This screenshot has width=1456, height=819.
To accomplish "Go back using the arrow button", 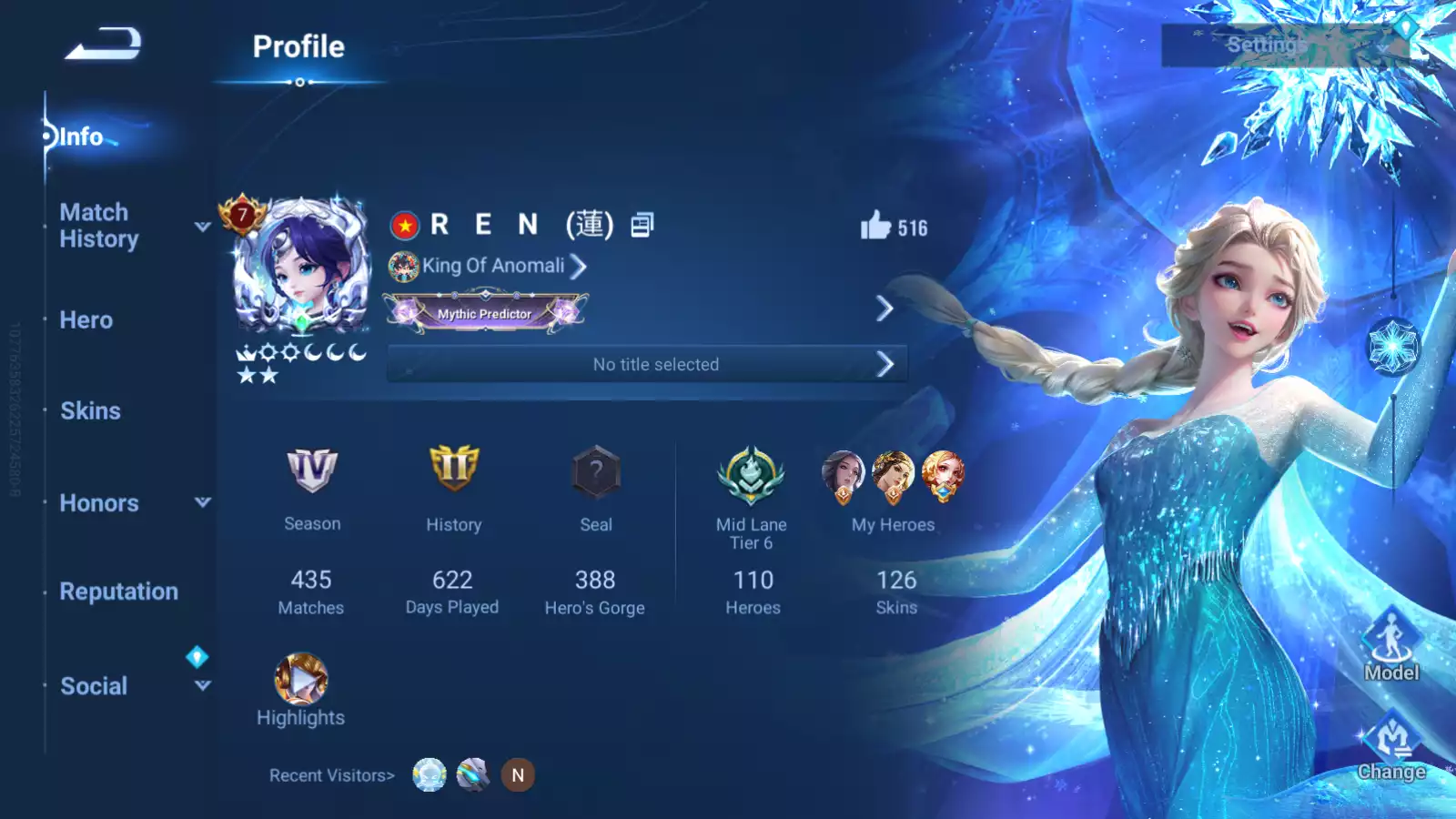I will [x=103, y=44].
